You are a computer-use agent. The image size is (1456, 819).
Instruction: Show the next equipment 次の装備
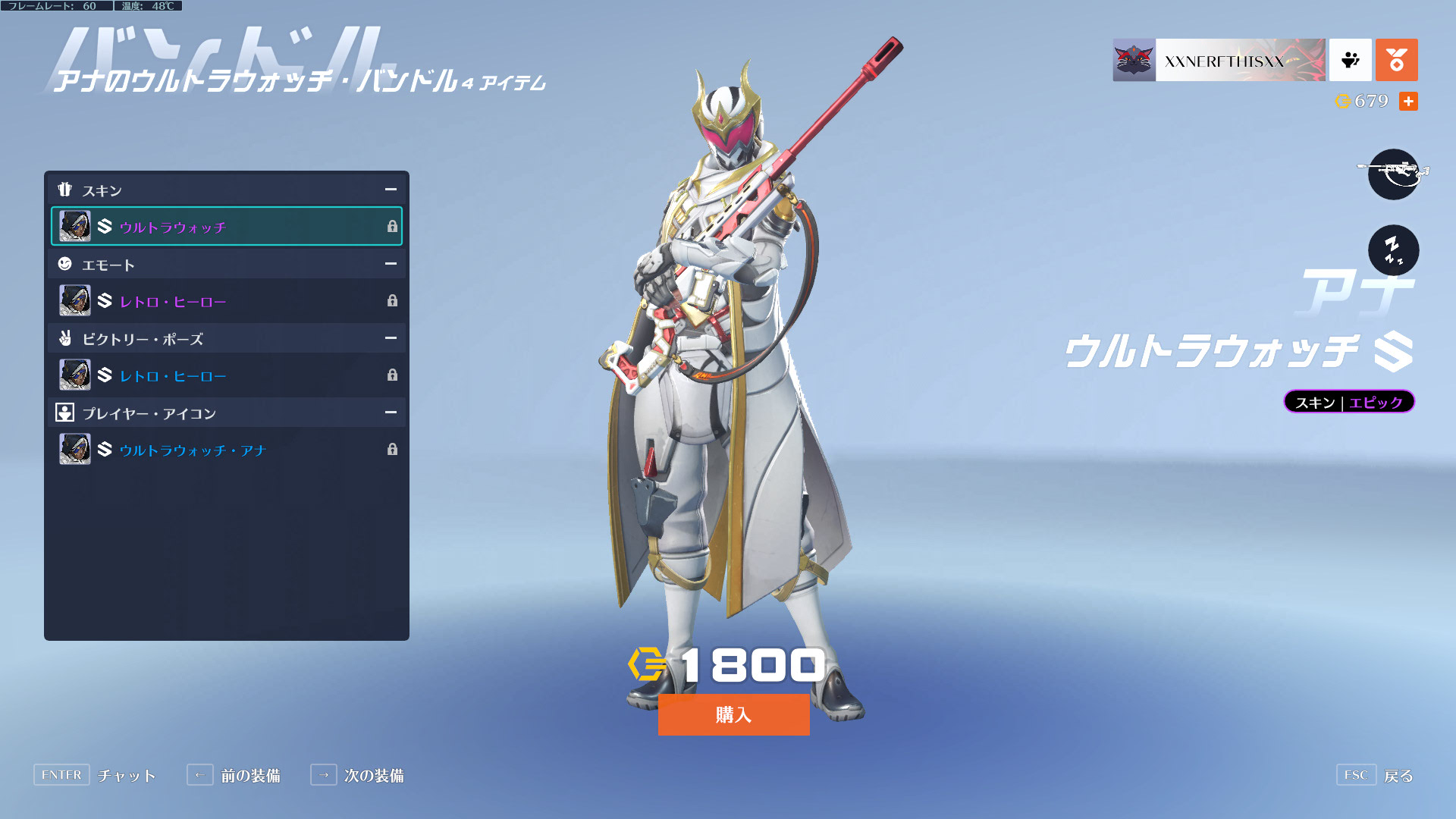[357, 775]
